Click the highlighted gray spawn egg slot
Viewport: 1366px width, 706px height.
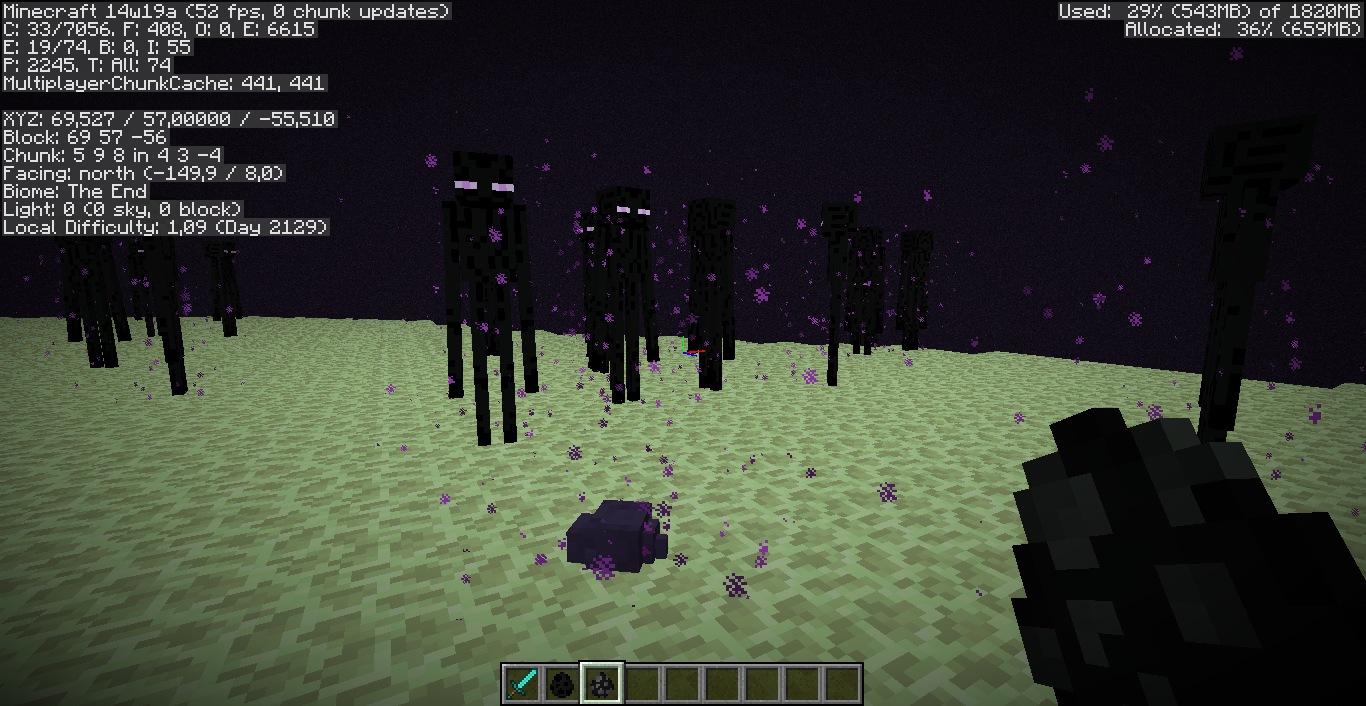(603, 684)
